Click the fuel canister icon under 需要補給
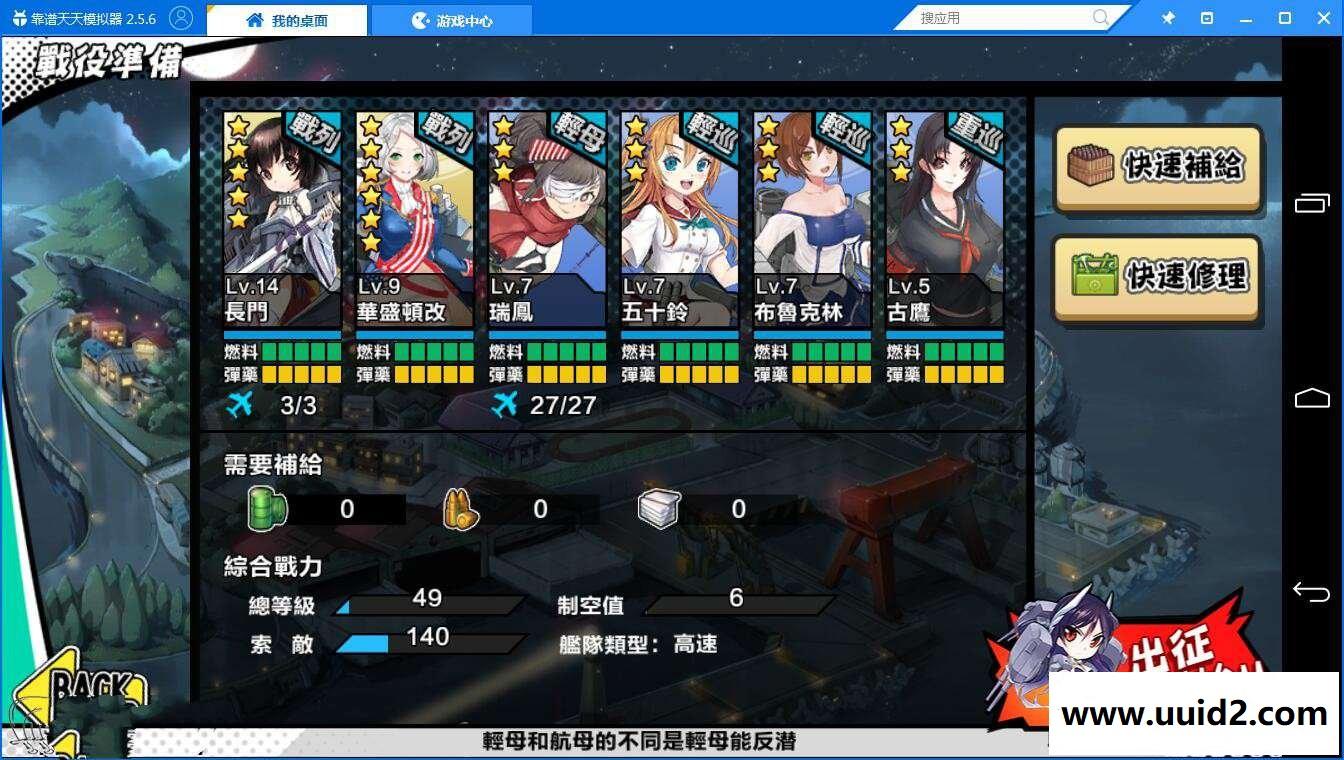Screen dimensions: 1344x760 click(263, 508)
